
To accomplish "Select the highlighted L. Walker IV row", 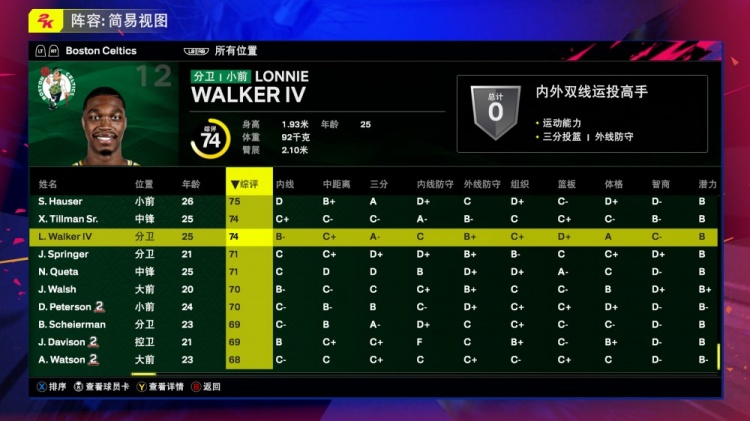I will 65,237.
